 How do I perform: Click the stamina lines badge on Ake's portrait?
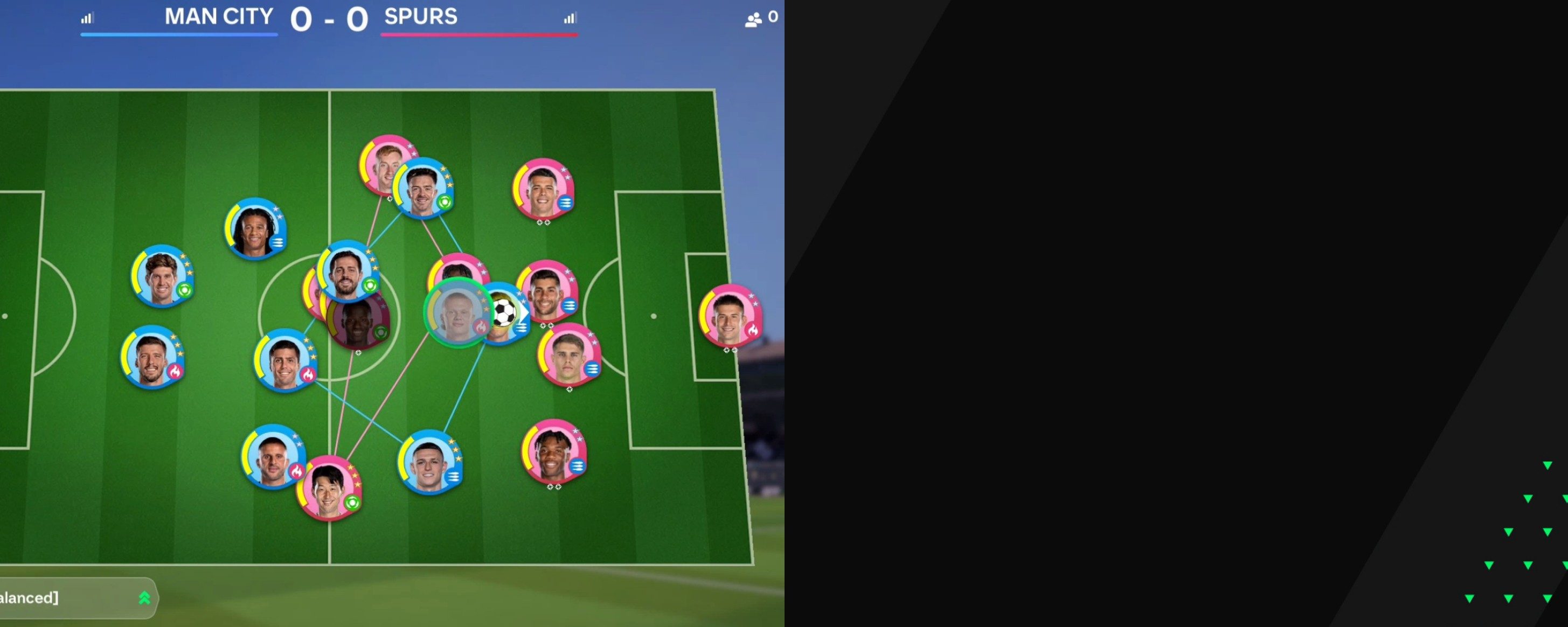[278, 242]
